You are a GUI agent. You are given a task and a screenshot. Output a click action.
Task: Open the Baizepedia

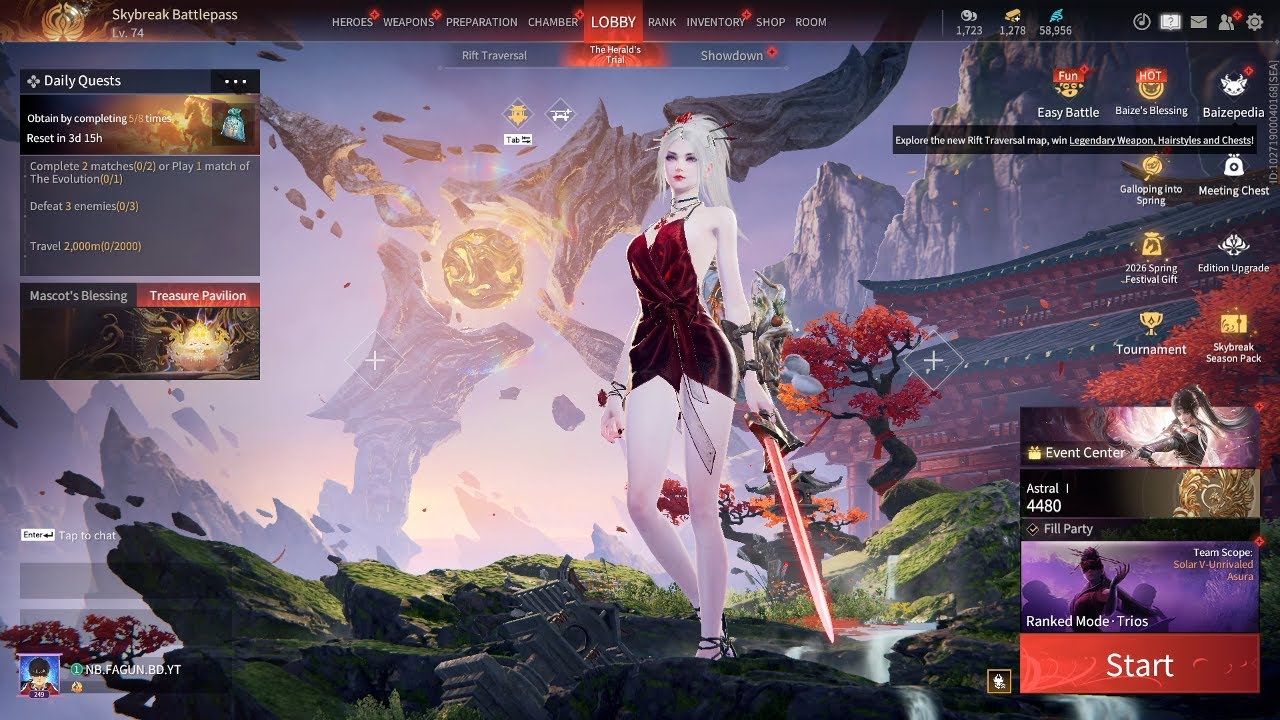[x=1233, y=94]
